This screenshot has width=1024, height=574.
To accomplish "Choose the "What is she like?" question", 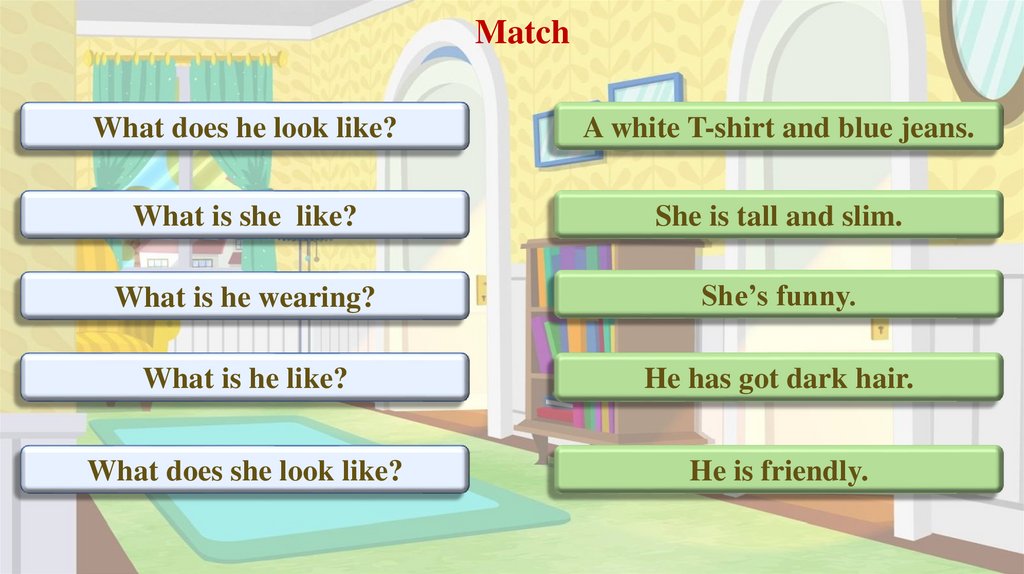I will coord(244,215).
